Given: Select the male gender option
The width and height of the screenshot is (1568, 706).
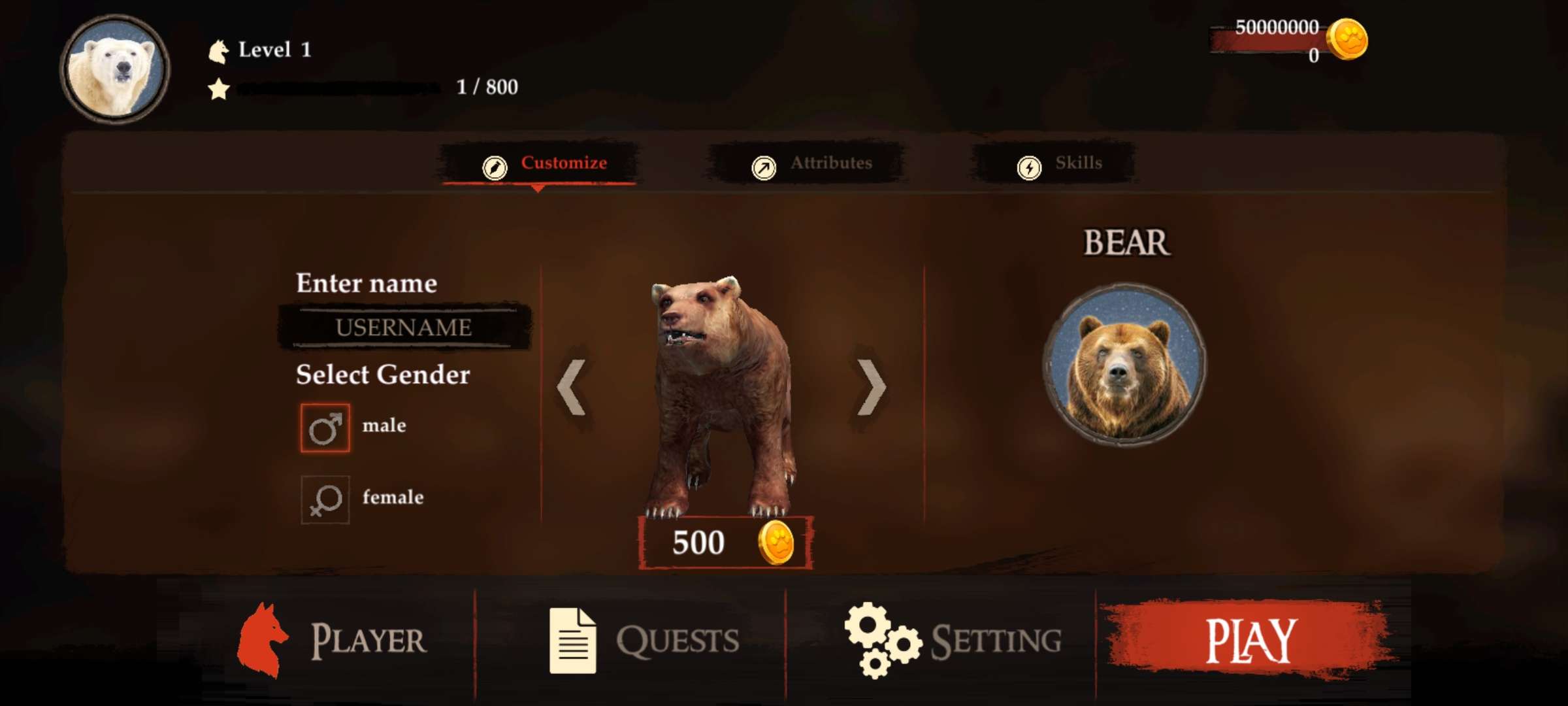Looking at the screenshot, I should pyautogui.click(x=325, y=428).
